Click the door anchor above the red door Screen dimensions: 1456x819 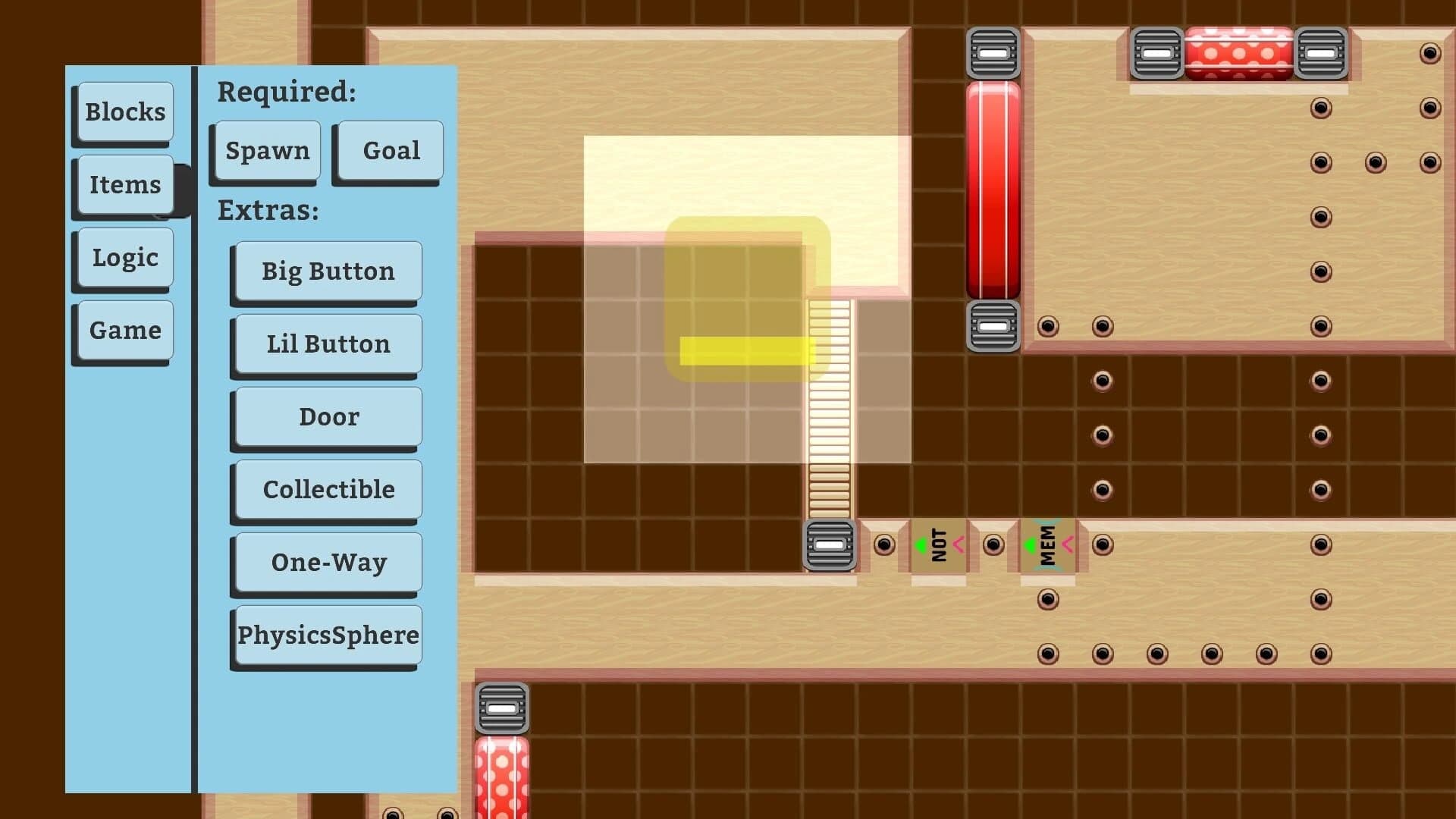(992, 53)
